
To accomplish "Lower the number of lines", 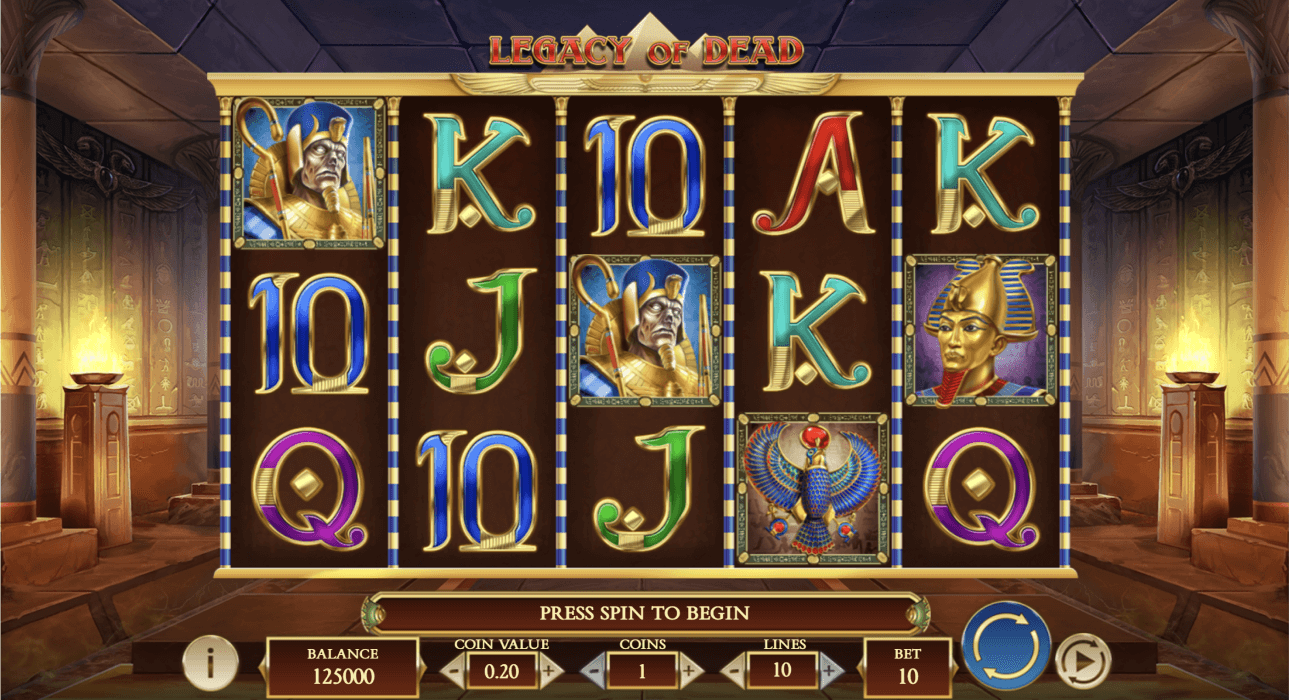I will [x=733, y=670].
